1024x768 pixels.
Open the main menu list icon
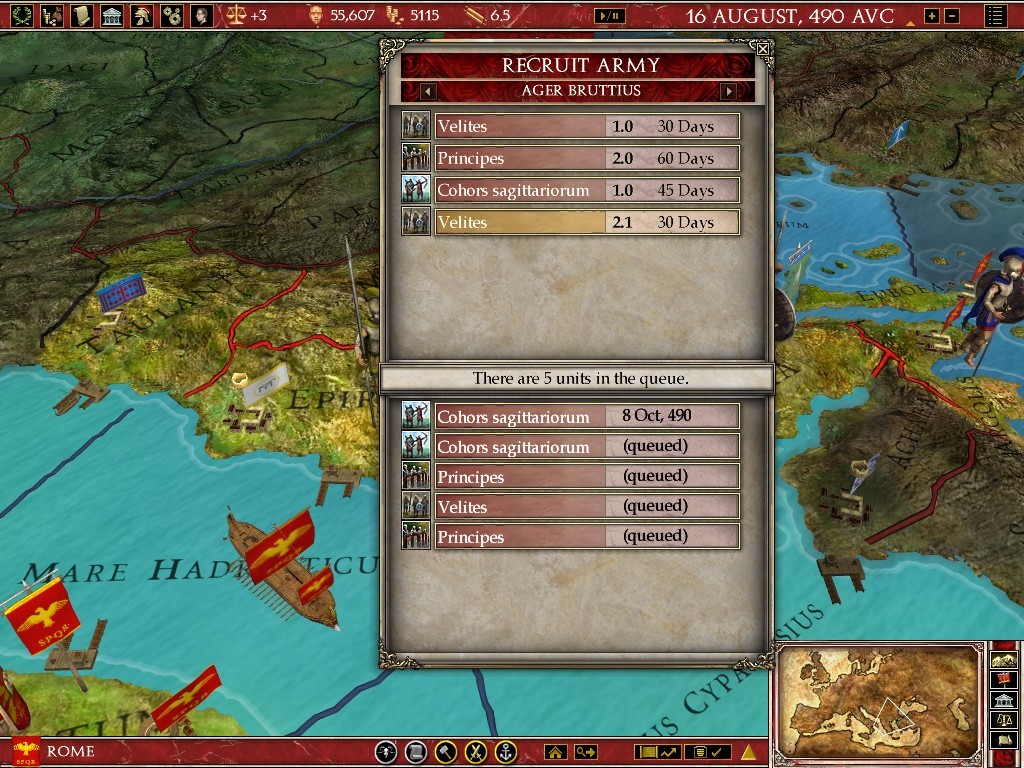[x=995, y=16]
